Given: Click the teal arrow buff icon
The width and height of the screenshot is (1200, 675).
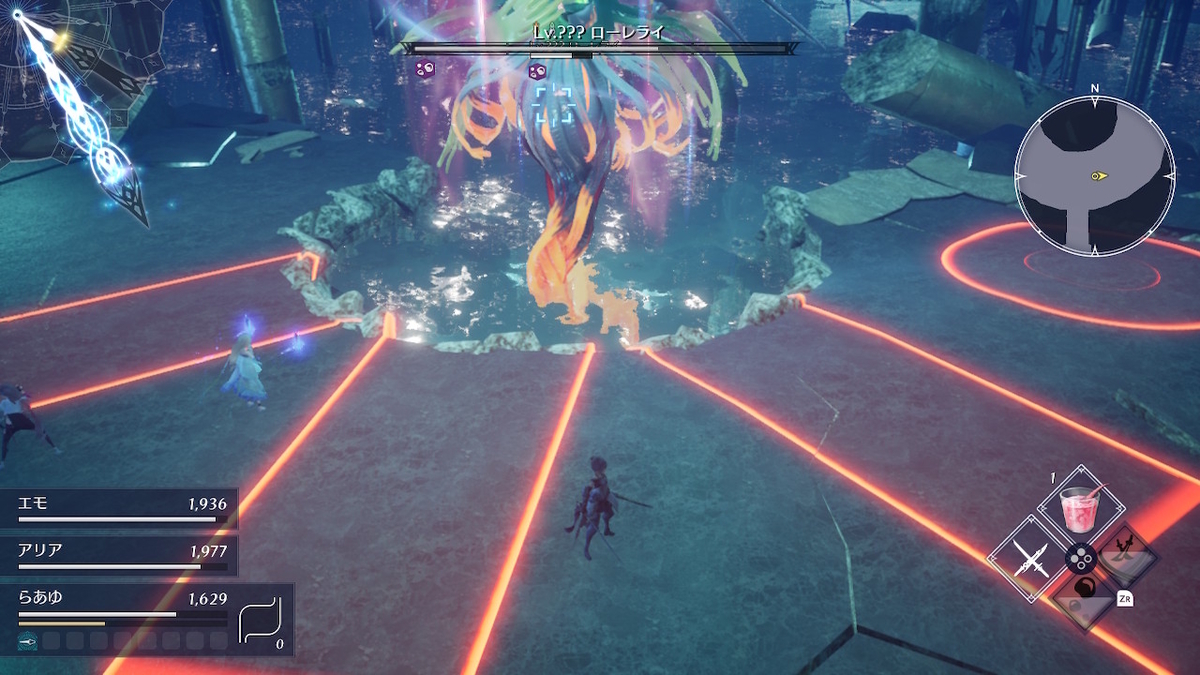Looking at the screenshot, I should pos(28,641).
